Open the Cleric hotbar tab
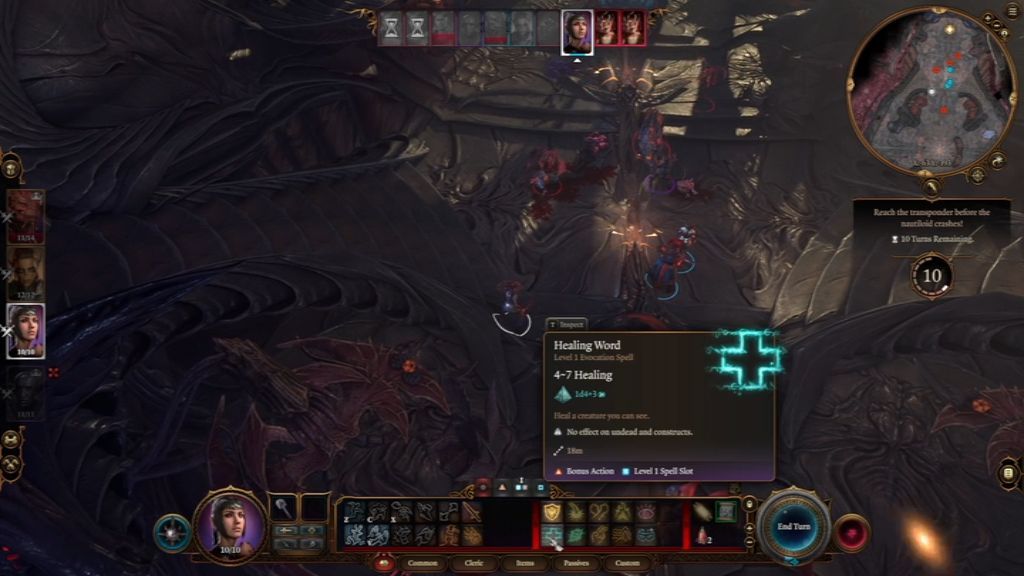This screenshot has height=576, width=1024. (474, 563)
